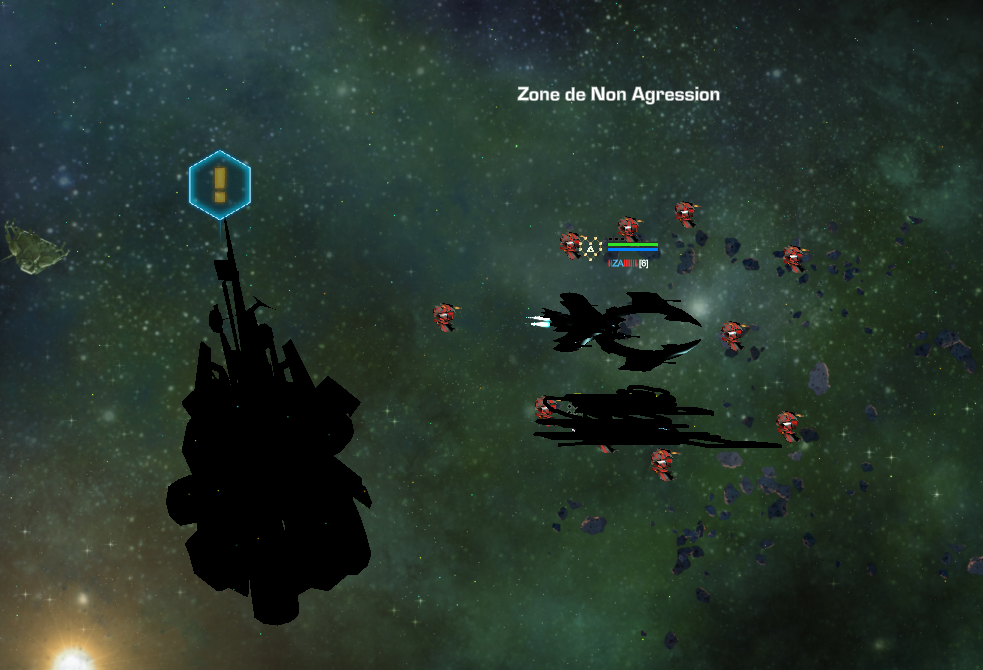This screenshot has height=670, width=983.
Task: Click the hexagonal exclamation quest marker
Action: 220,185
